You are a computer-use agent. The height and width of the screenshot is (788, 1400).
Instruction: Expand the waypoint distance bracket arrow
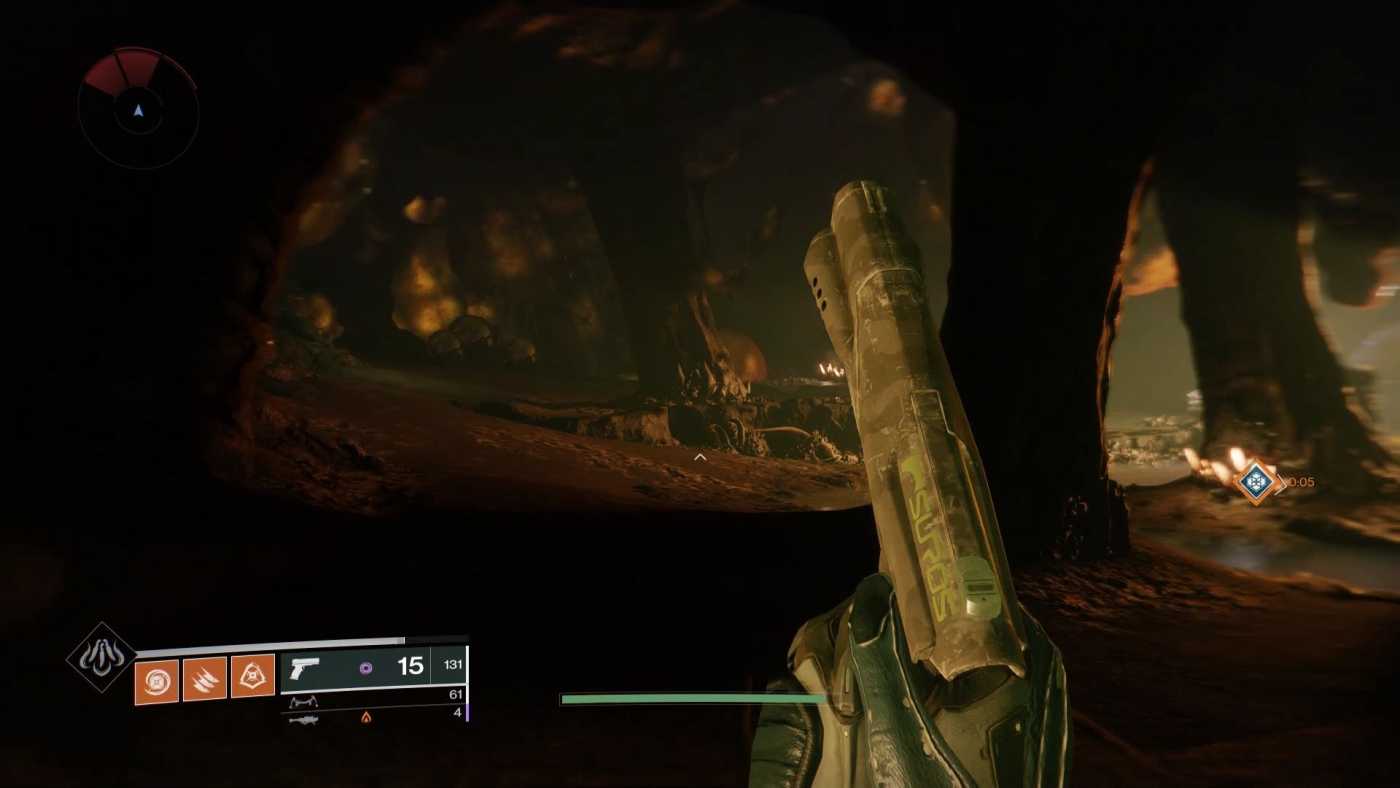(1281, 483)
